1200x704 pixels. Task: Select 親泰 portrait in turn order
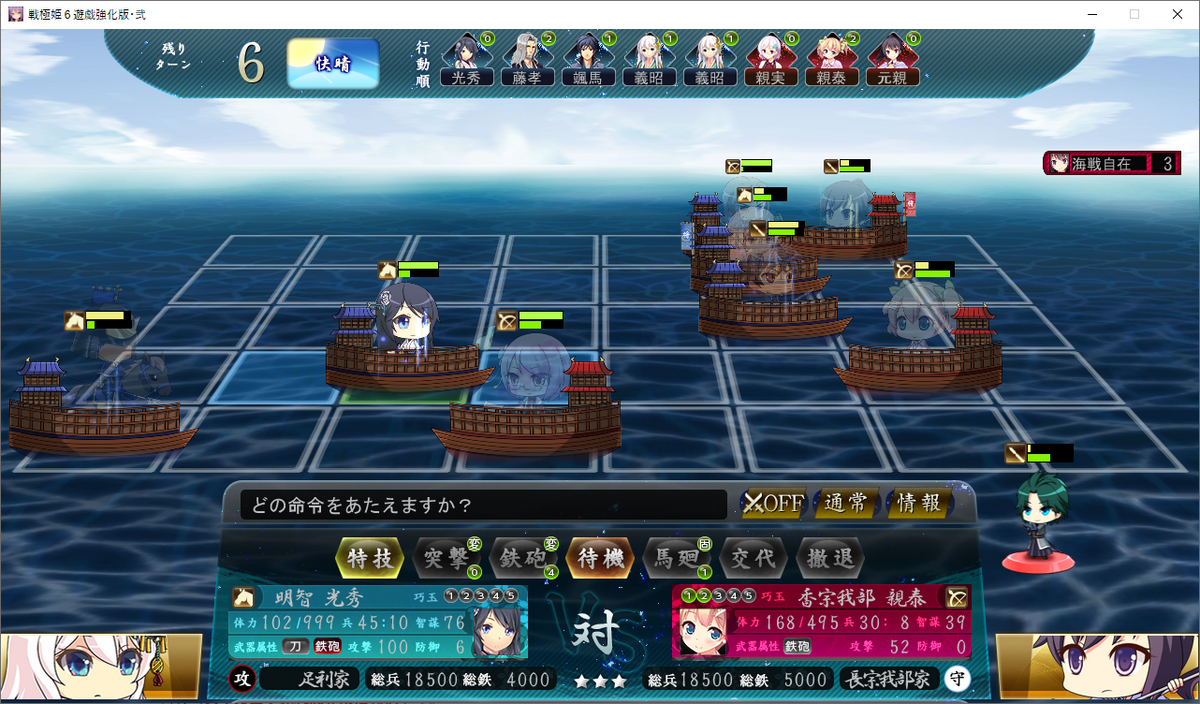[832, 62]
